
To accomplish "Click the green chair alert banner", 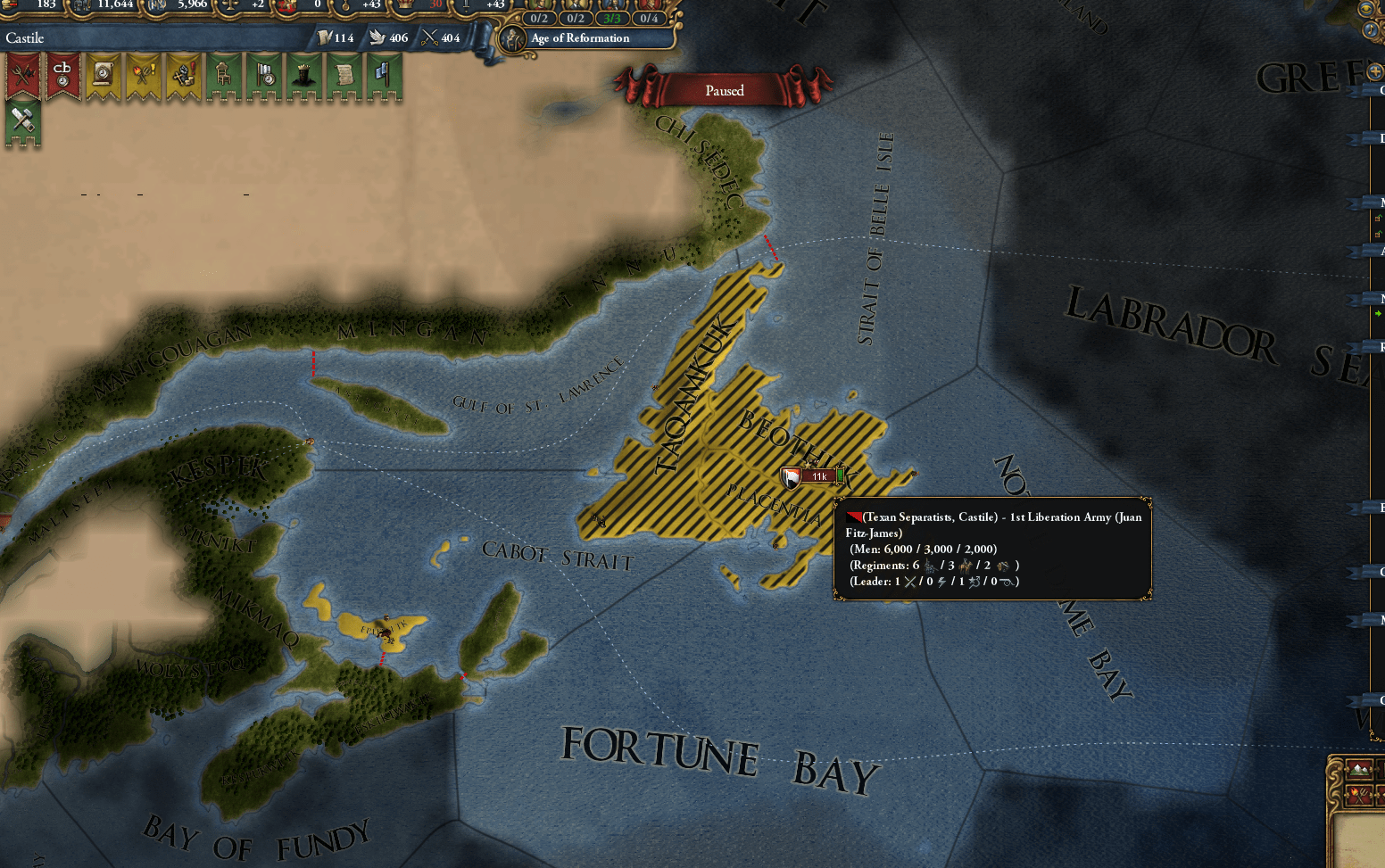I will [x=223, y=76].
